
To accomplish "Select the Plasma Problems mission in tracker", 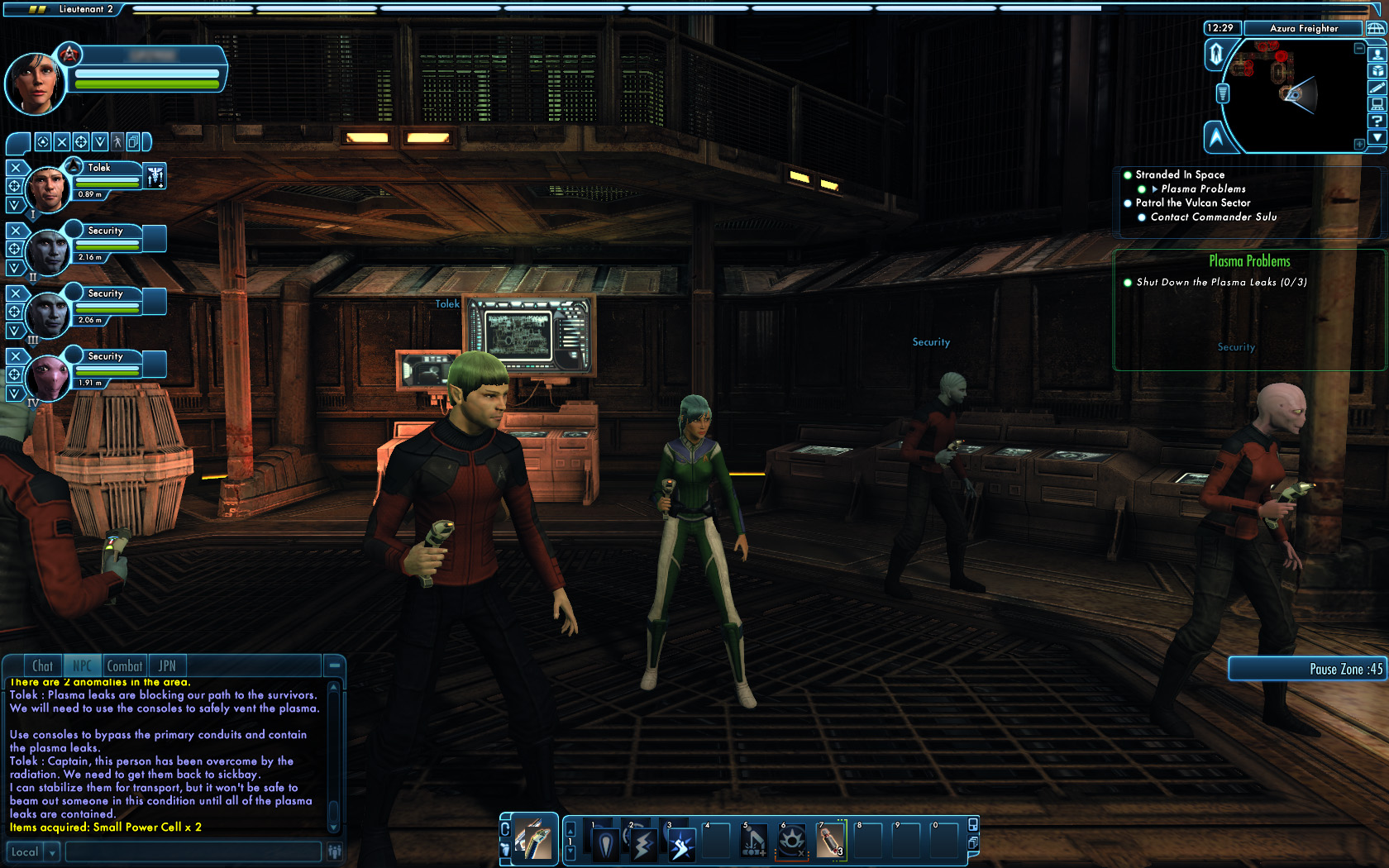I will (x=1203, y=189).
